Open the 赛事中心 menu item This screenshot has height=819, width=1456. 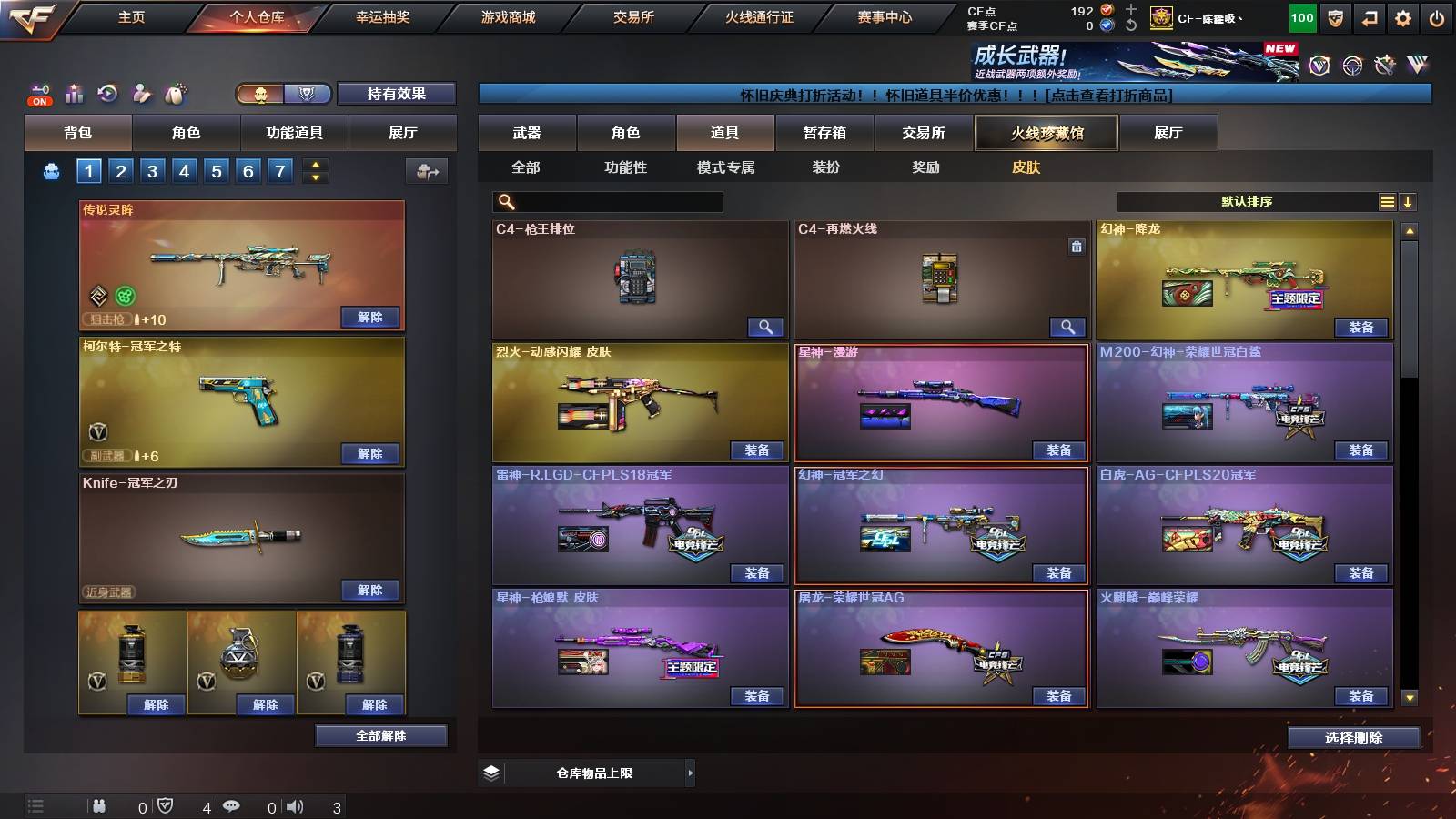(x=885, y=16)
